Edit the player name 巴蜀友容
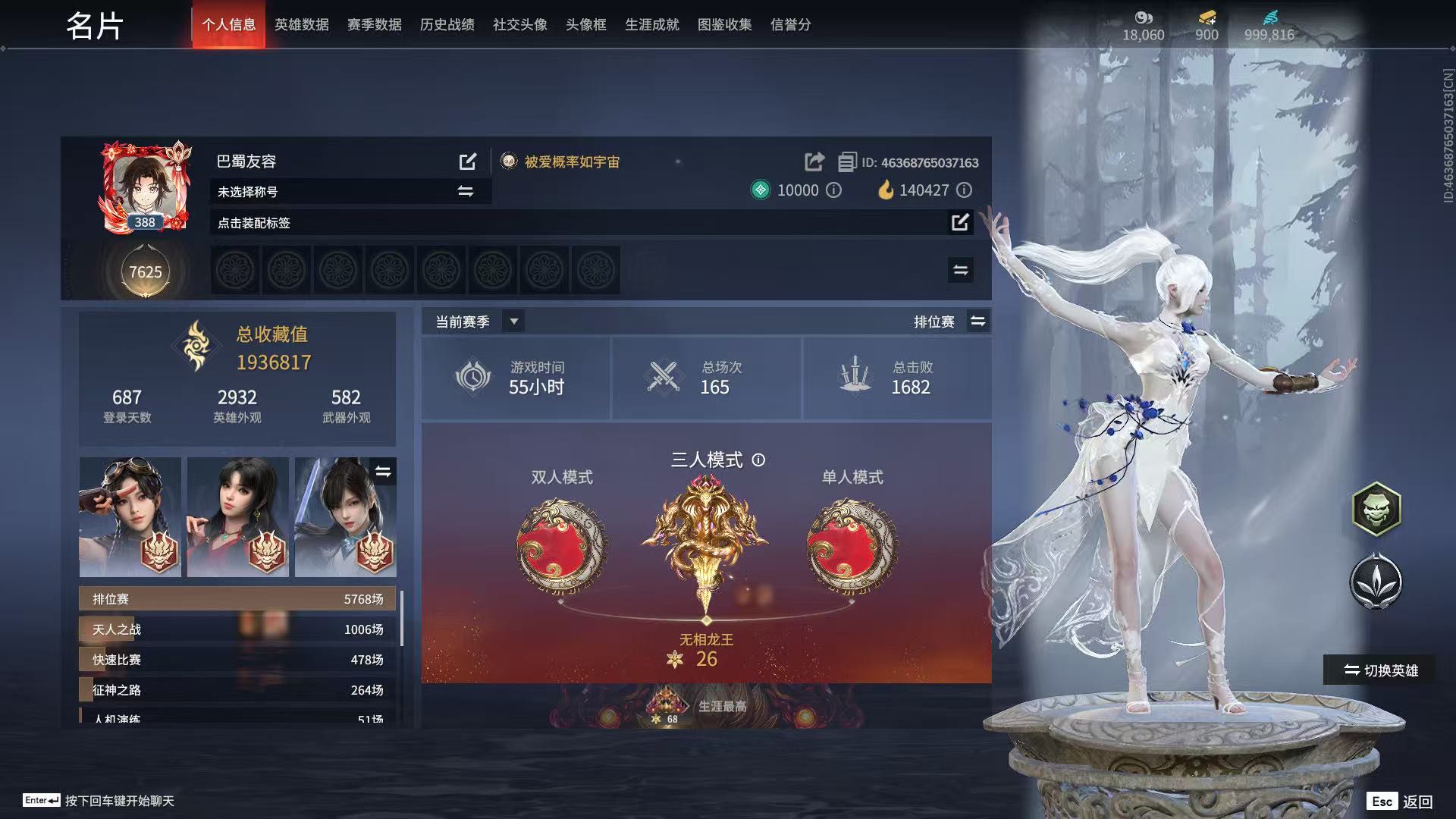This screenshot has width=1456, height=819. (x=468, y=162)
